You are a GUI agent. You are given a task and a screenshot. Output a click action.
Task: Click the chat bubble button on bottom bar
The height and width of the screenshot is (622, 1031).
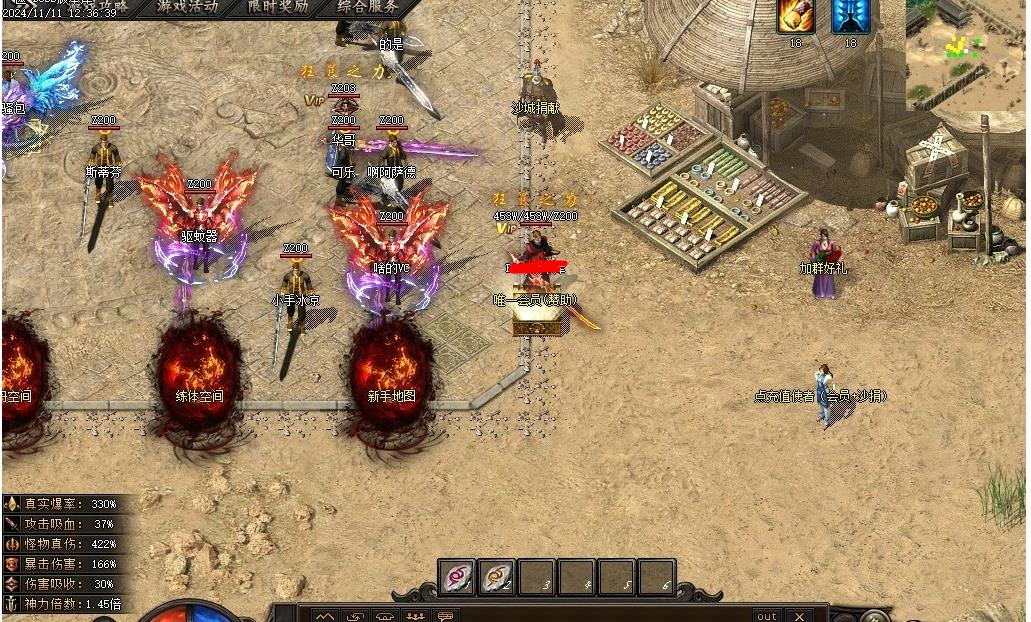[x=445, y=616]
